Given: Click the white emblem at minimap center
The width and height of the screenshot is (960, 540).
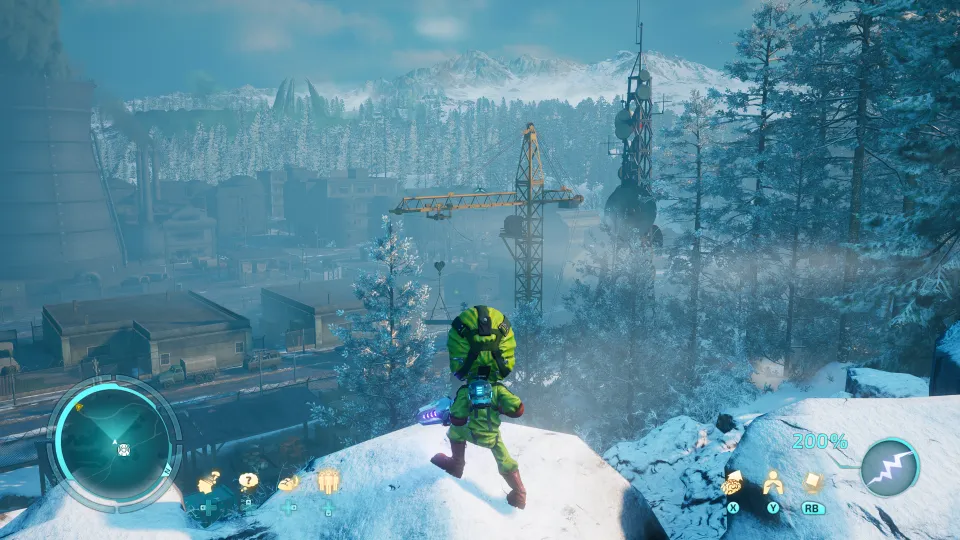Looking at the screenshot, I should tap(123, 449).
